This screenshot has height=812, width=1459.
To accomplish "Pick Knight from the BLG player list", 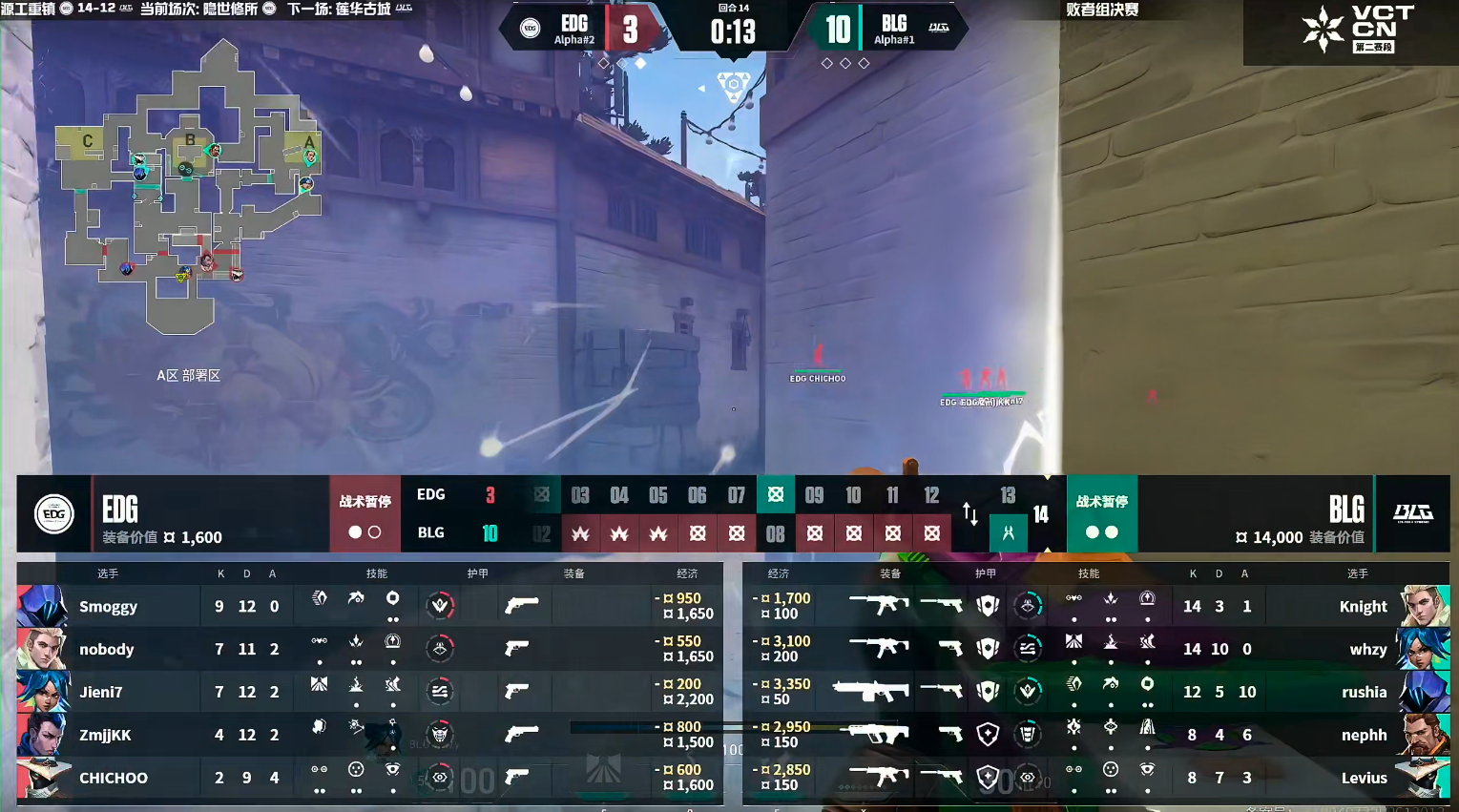I will [1363, 607].
